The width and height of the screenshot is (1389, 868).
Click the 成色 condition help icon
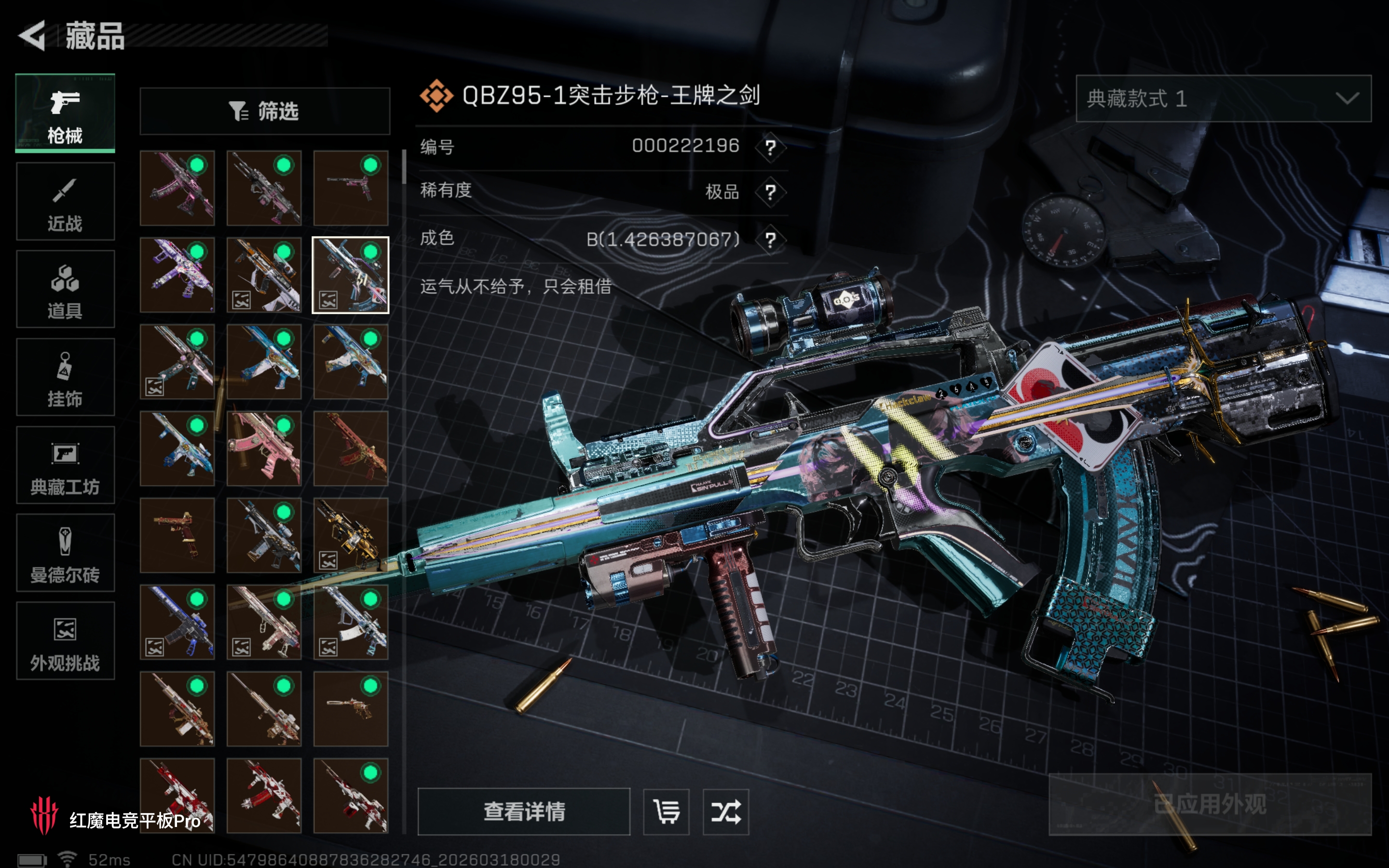click(770, 239)
